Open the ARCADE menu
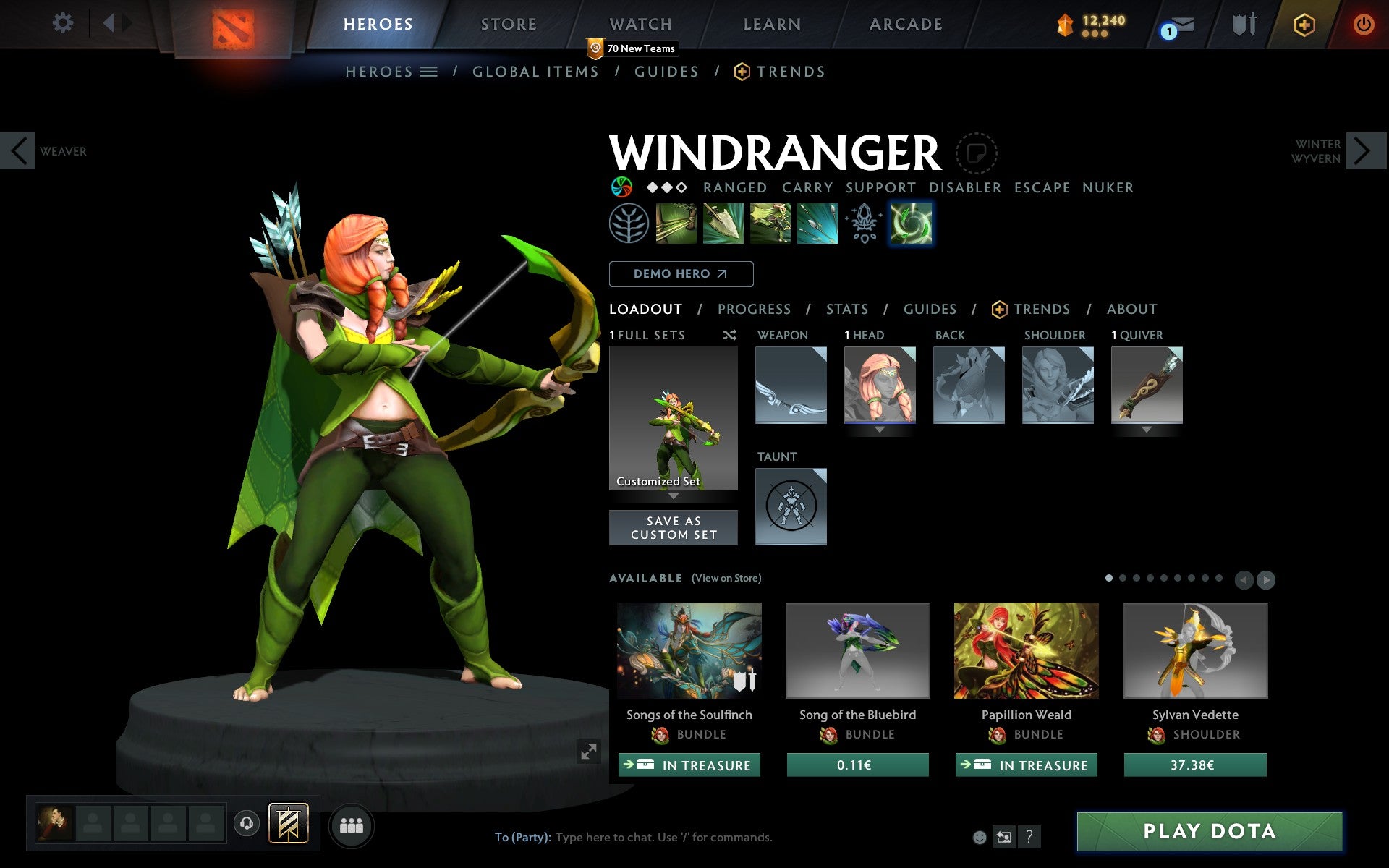This screenshot has width=1389, height=868. pyautogui.click(x=905, y=23)
